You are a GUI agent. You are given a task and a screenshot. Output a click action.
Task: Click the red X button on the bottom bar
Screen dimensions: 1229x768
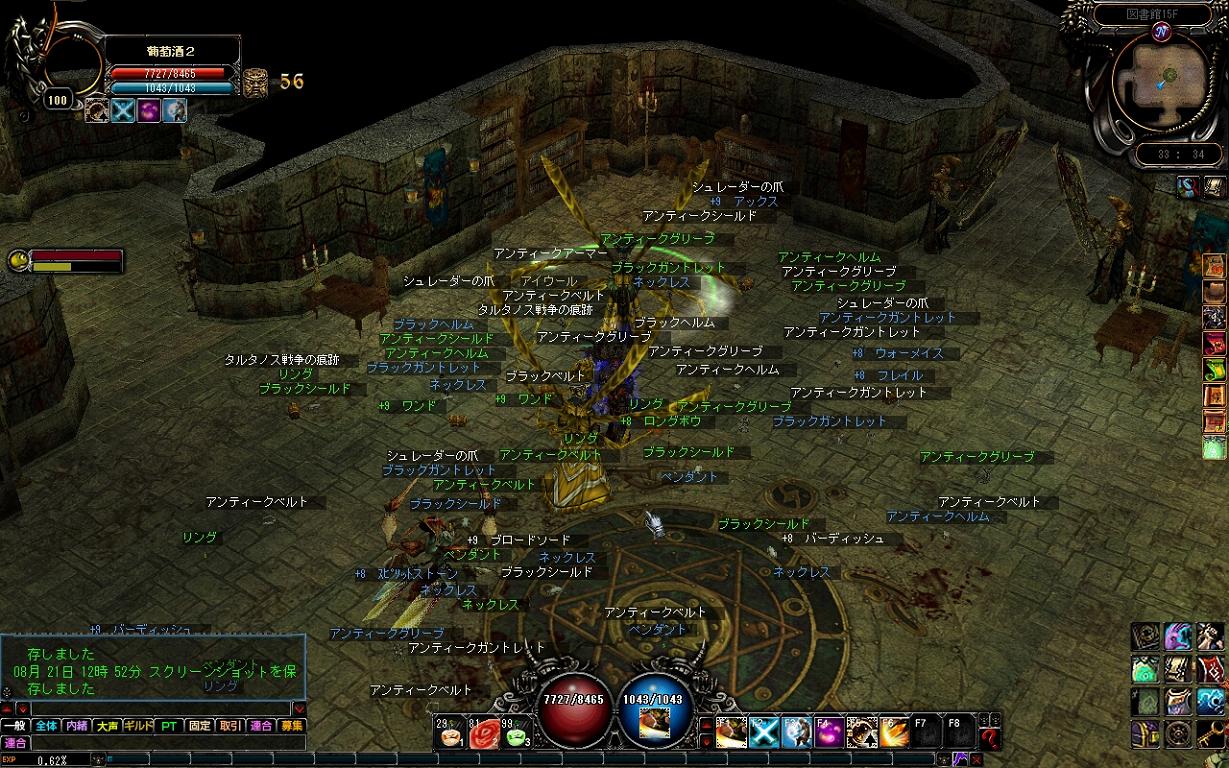click(x=976, y=760)
